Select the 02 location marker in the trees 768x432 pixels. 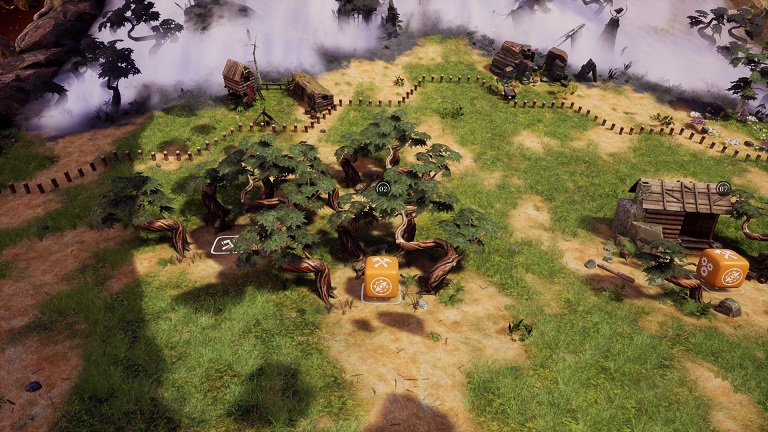point(383,188)
